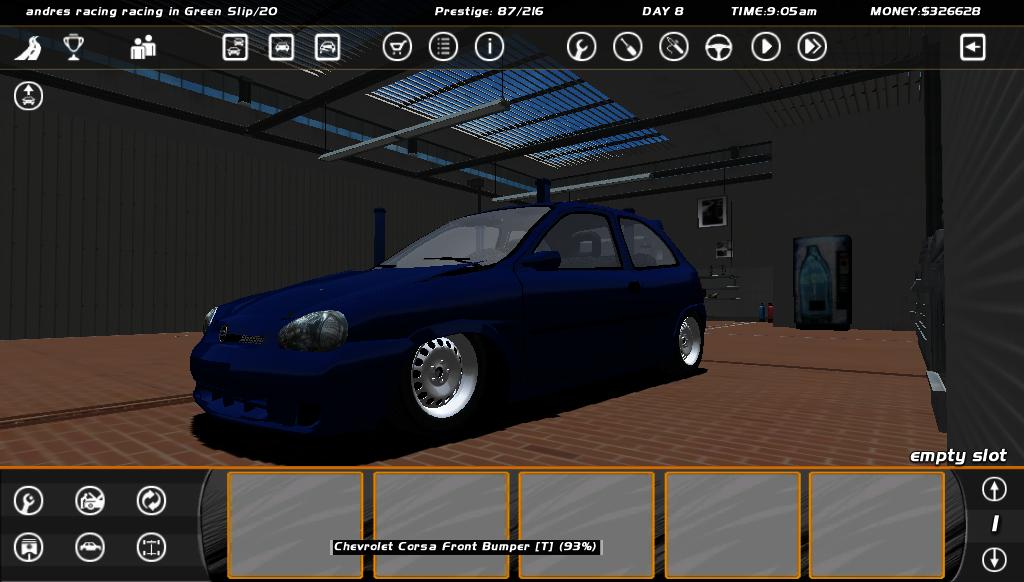Click the round car-with-up-arrow icon

coord(28,96)
